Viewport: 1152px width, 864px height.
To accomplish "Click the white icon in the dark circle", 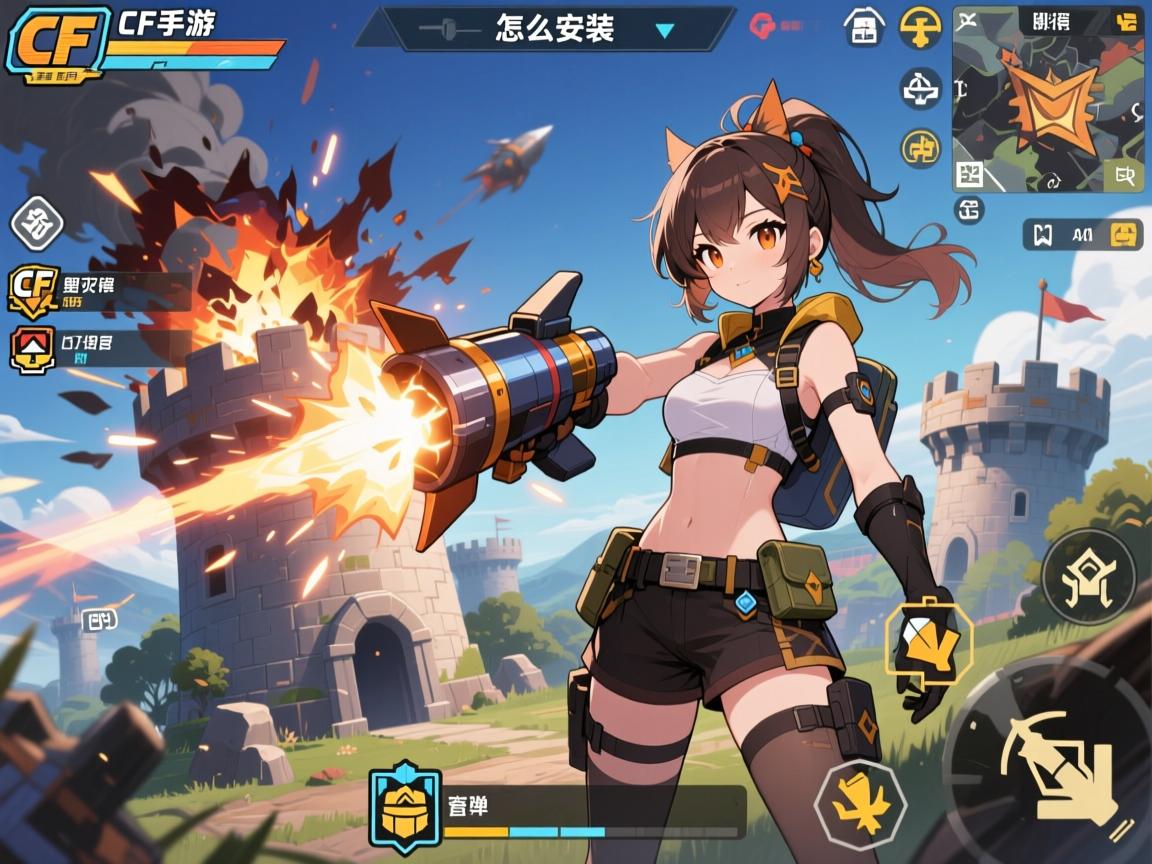I will 920,90.
